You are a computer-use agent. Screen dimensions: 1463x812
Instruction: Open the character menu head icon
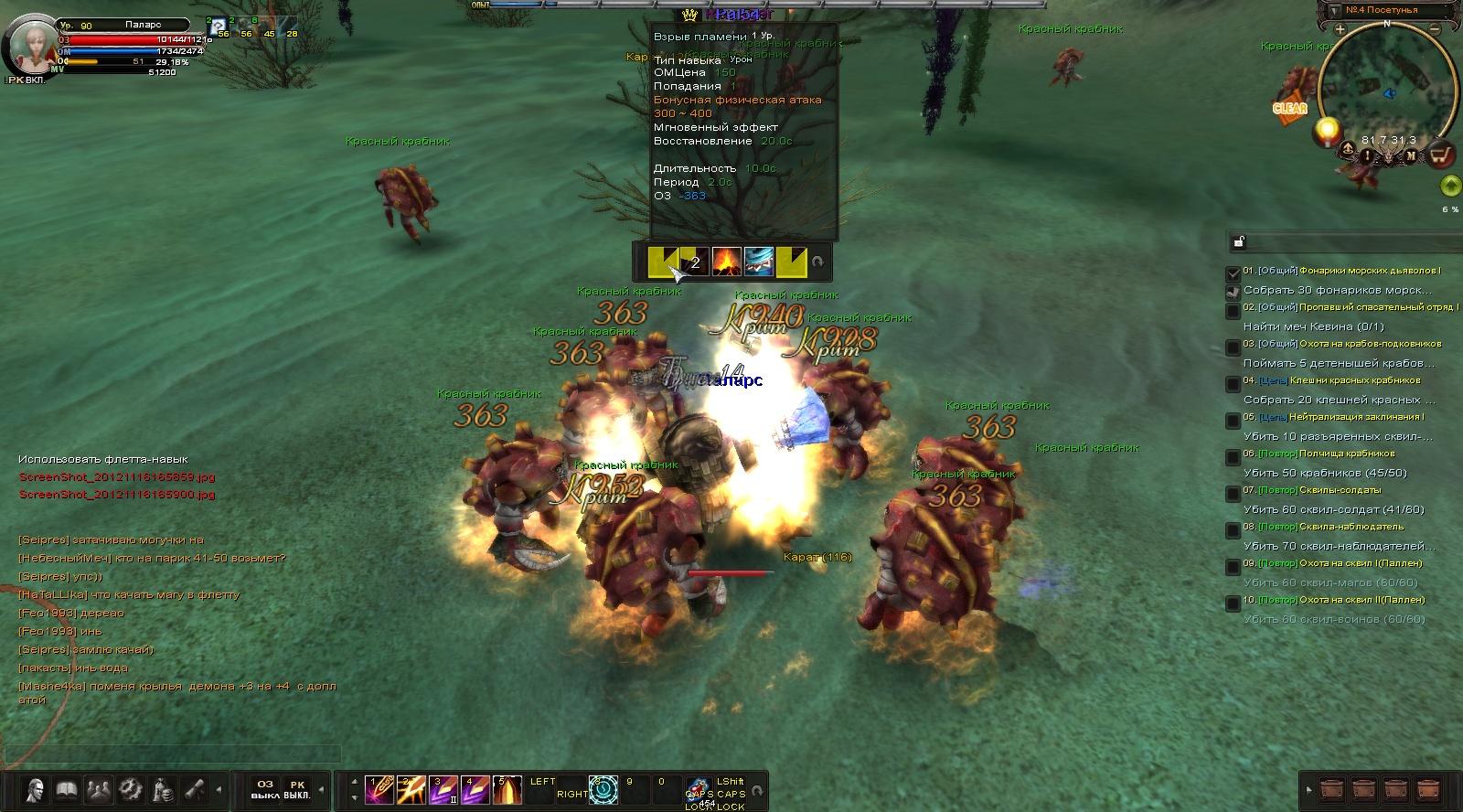36,789
